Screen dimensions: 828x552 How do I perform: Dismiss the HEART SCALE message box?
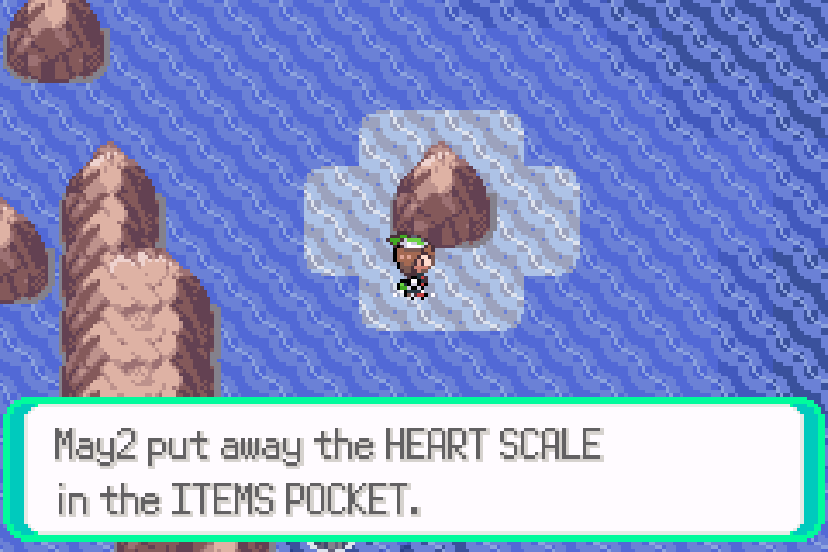pos(414,470)
